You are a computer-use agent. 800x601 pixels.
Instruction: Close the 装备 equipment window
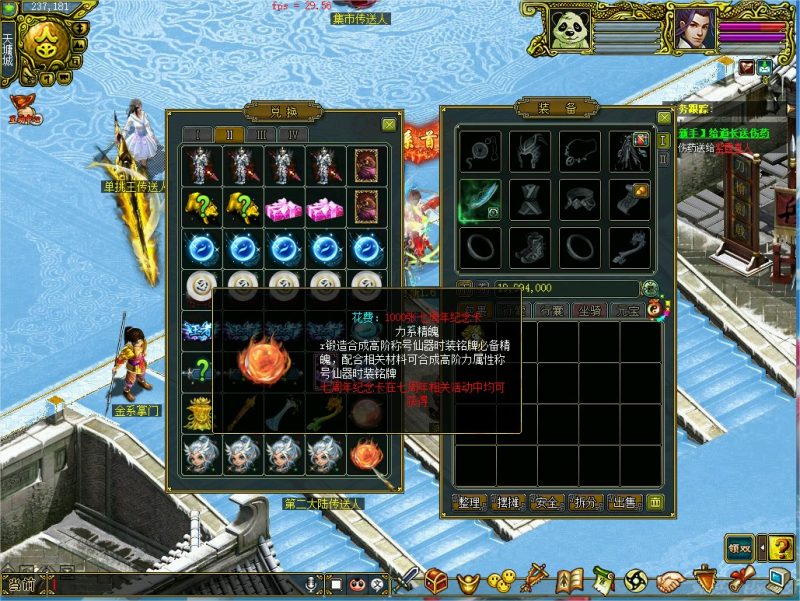click(662, 118)
